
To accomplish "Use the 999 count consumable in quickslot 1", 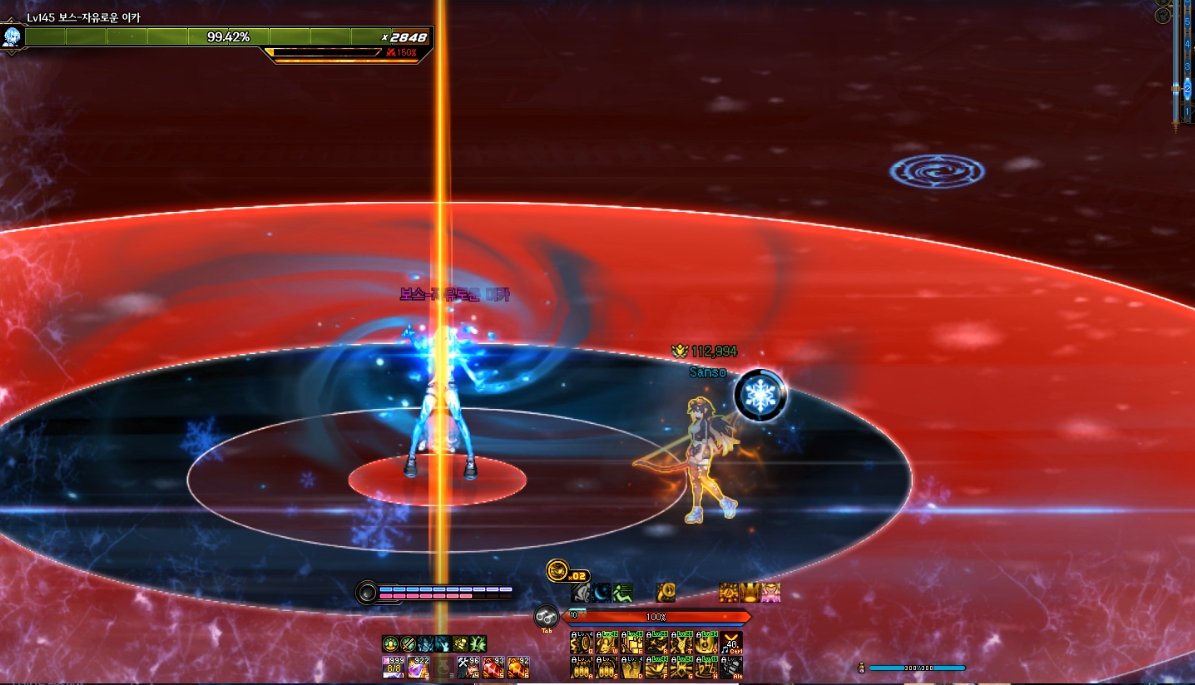I will [x=393, y=668].
